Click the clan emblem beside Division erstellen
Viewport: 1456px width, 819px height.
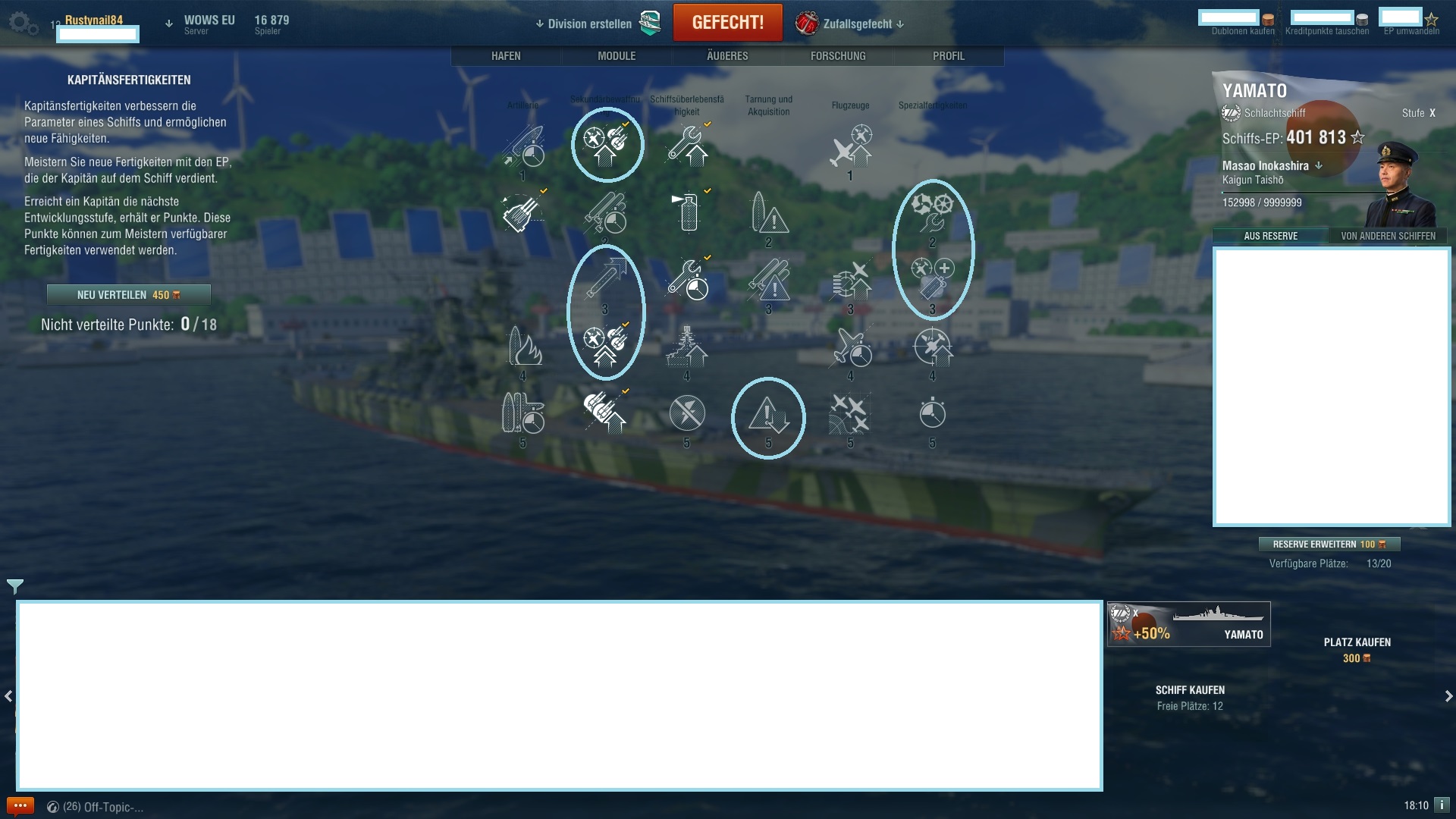click(648, 23)
